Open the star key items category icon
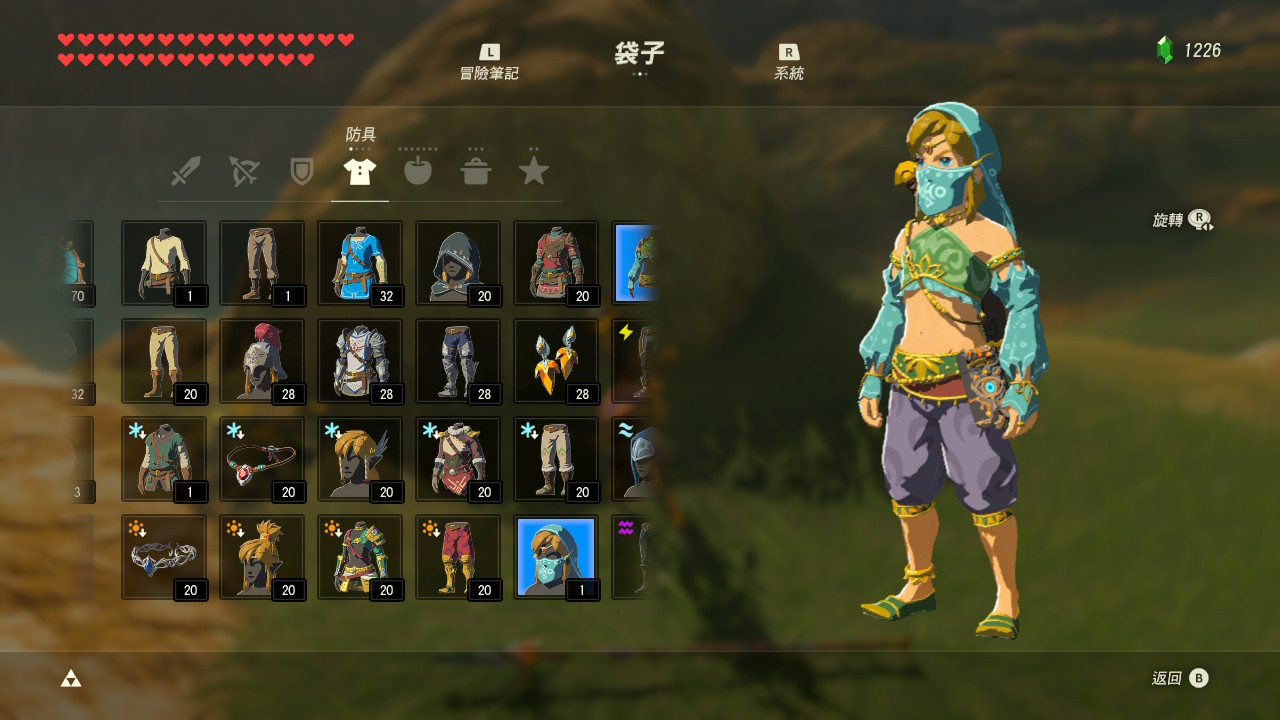The image size is (1280, 720). [x=533, y=170]
